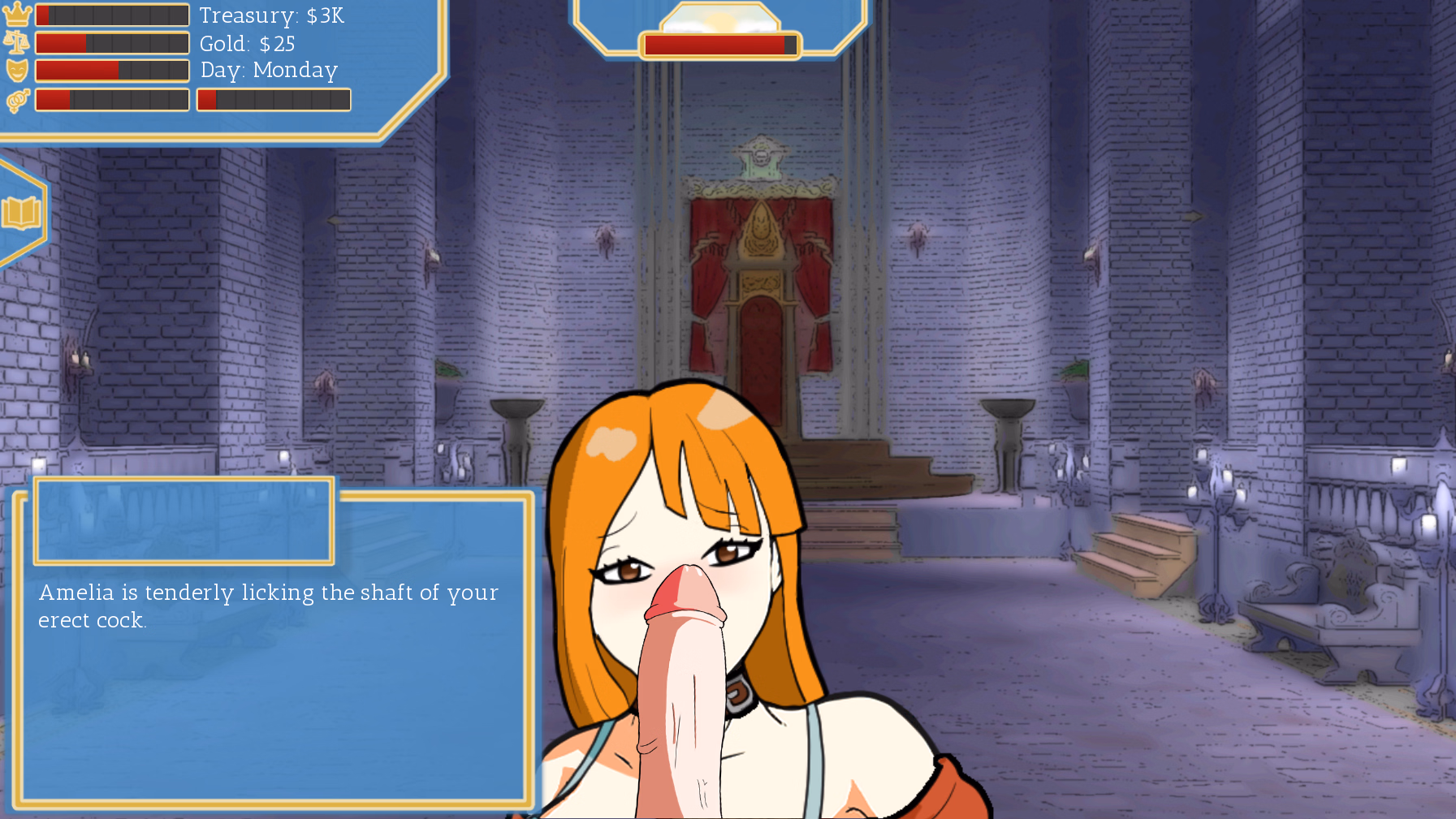The height and width of the screenshot is (819, 1456).
Task: Click the masks stat progress bar
Action: point(112,70)
